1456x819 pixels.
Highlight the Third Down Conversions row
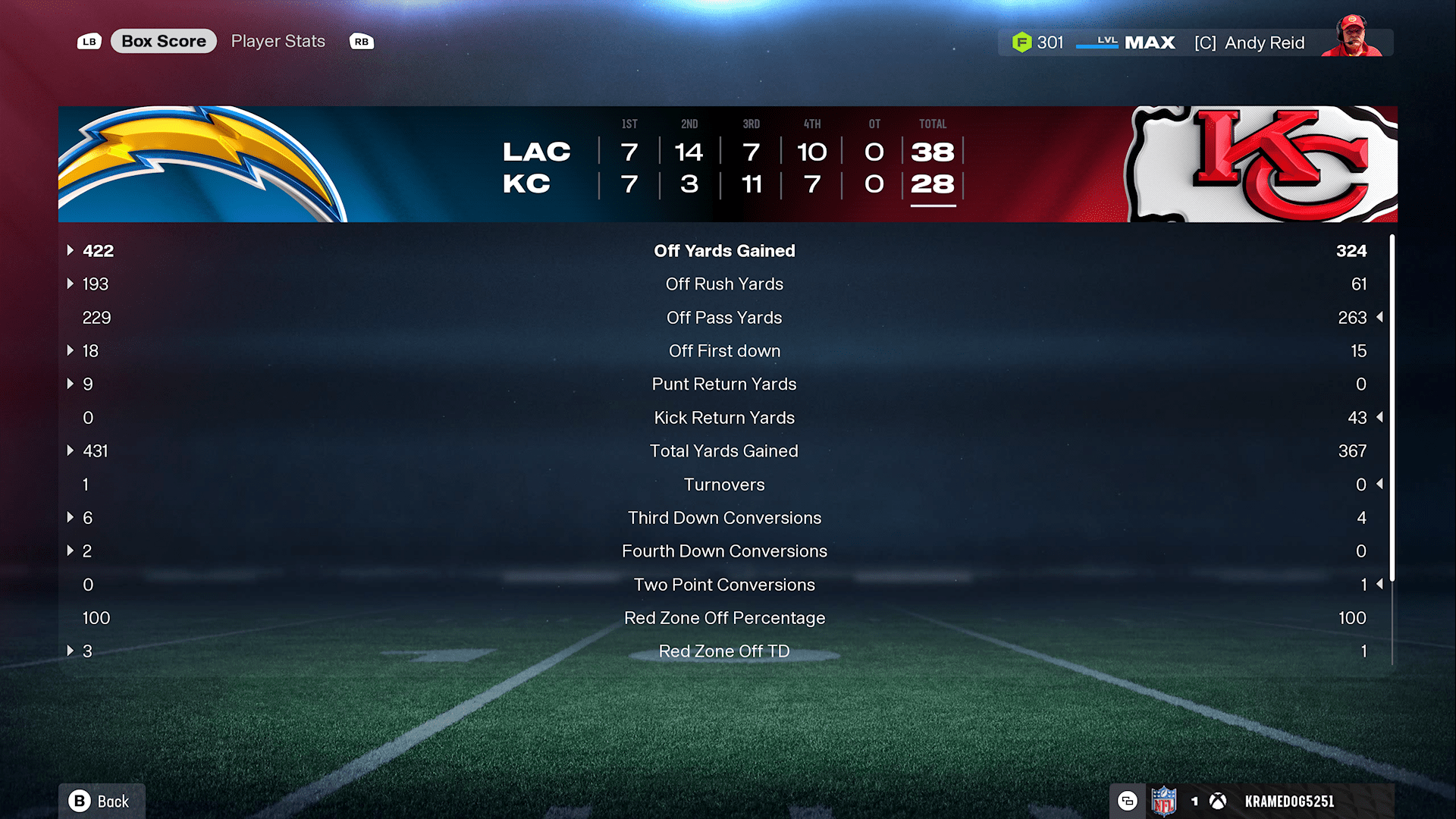coord(724,518)
